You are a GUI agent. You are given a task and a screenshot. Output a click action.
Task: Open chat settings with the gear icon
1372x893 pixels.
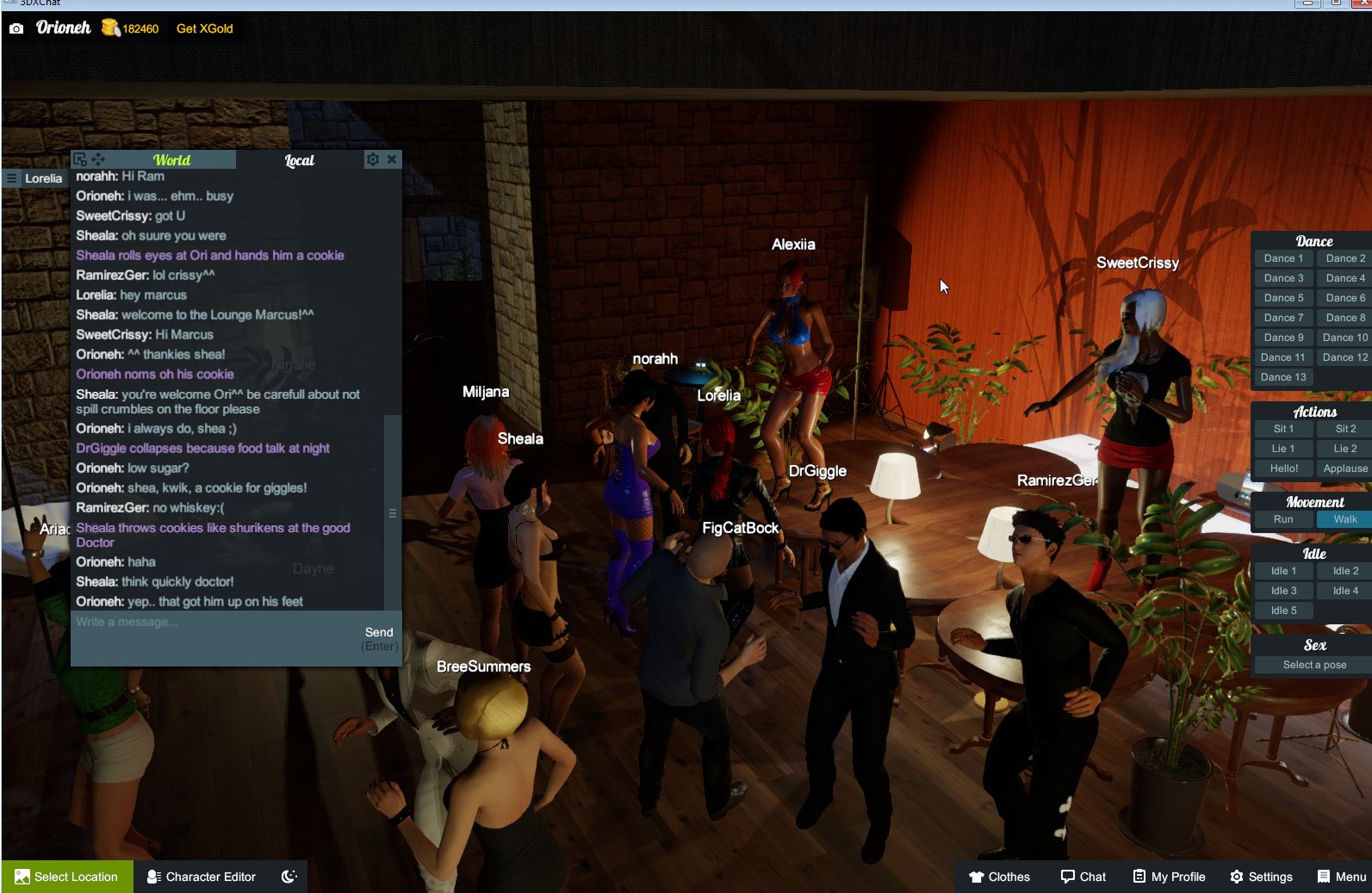374,159
